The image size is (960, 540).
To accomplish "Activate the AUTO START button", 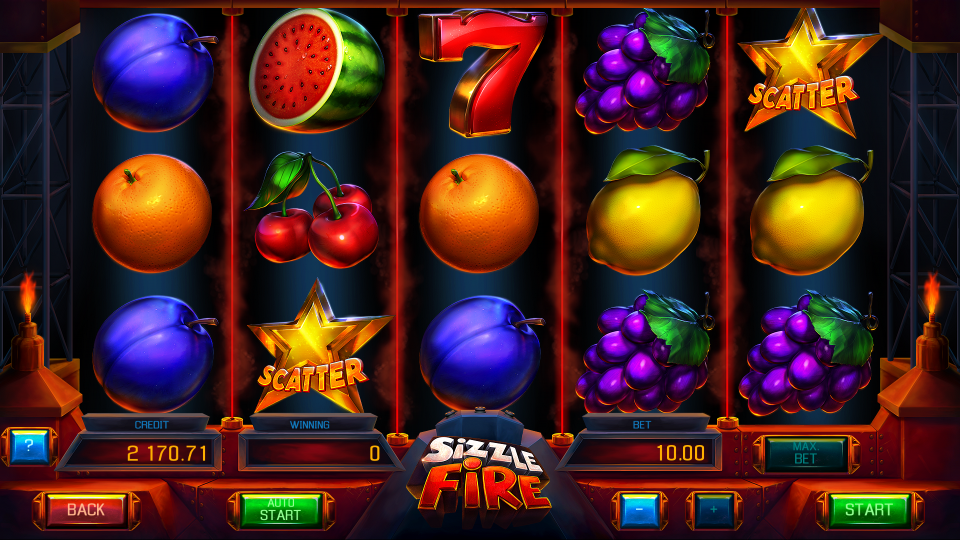I will [280, 510].
